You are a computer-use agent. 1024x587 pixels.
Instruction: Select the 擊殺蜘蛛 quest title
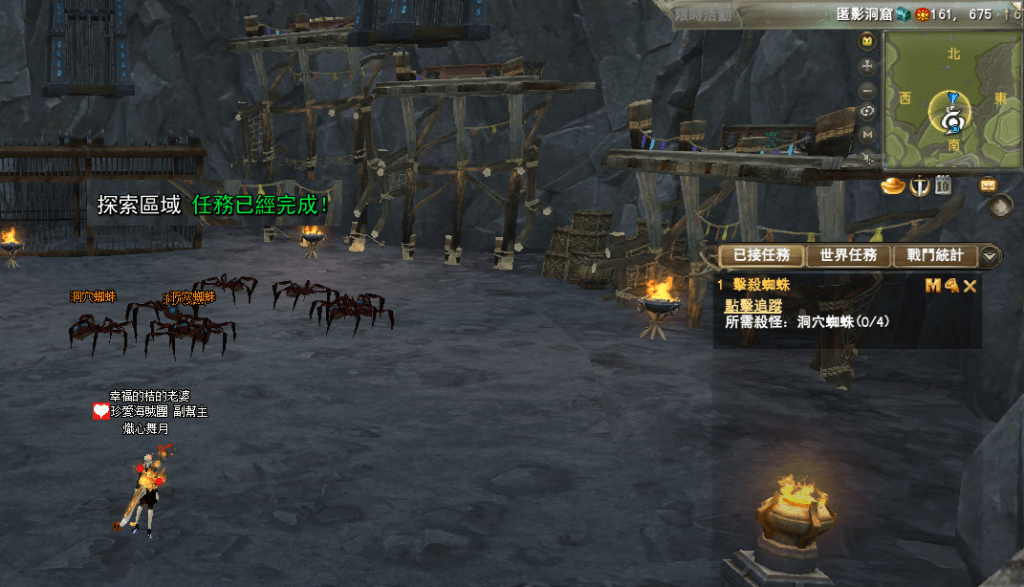(761, 285)
